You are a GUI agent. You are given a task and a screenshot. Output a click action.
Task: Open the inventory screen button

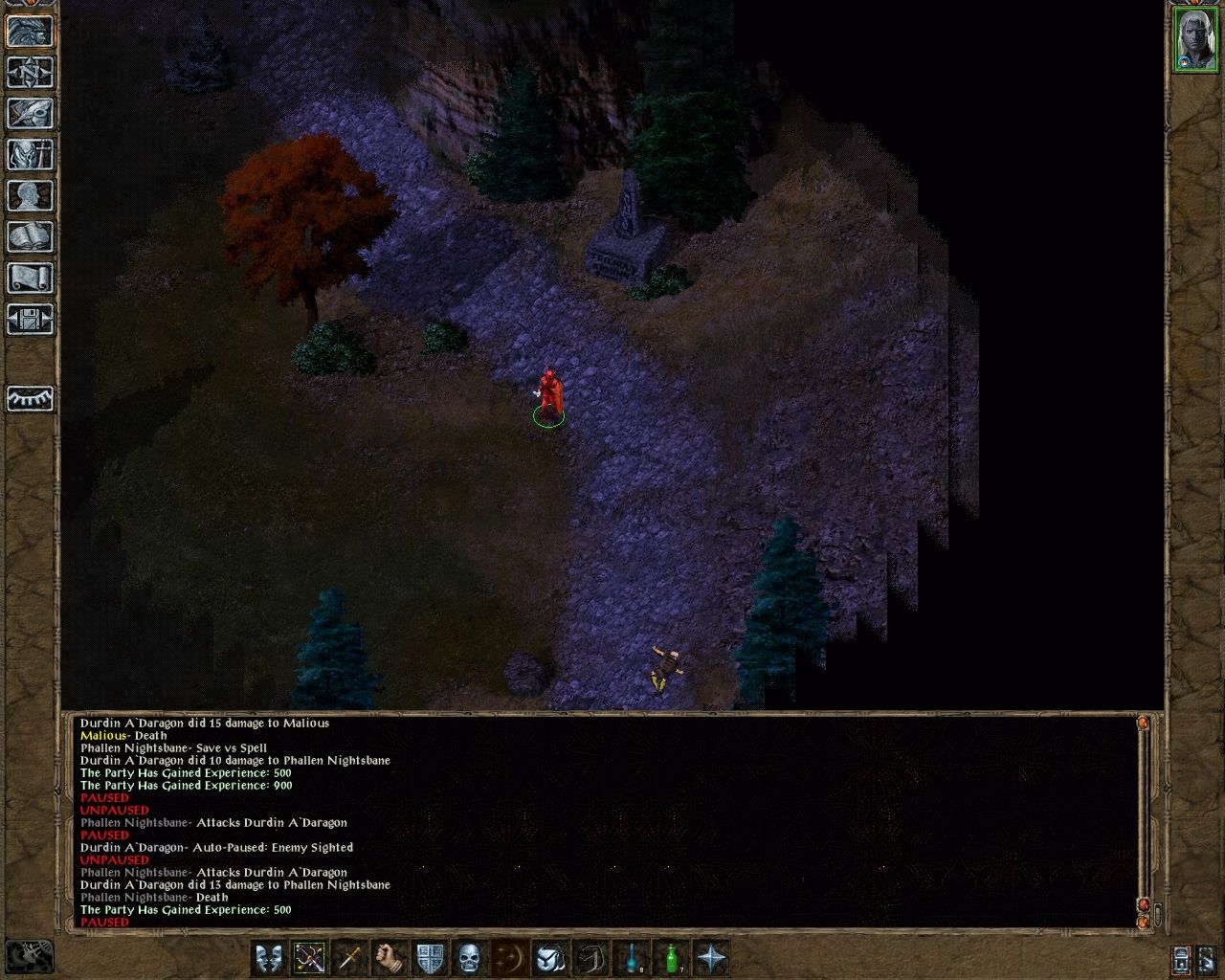[31, 154]
